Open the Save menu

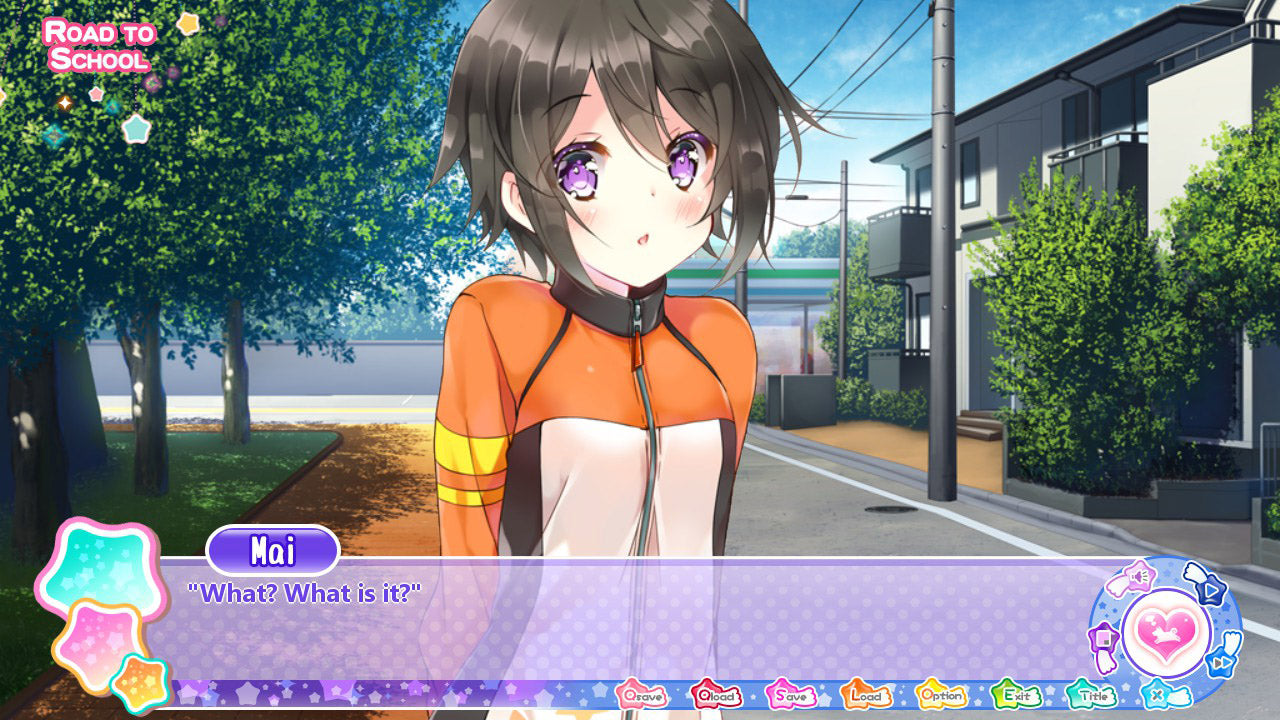click(x=791, y=695)
